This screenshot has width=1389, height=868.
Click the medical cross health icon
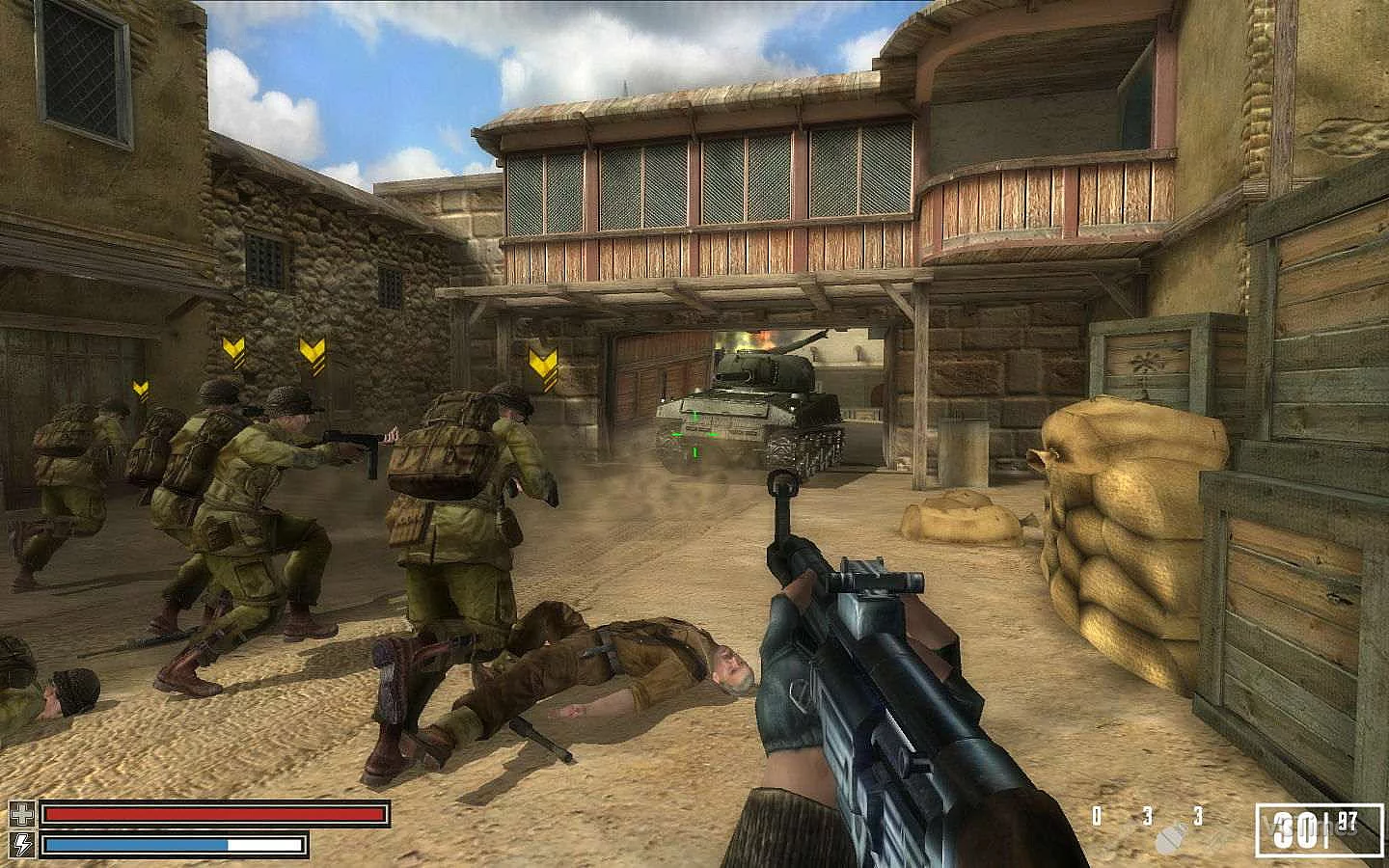tap(21, 814)
